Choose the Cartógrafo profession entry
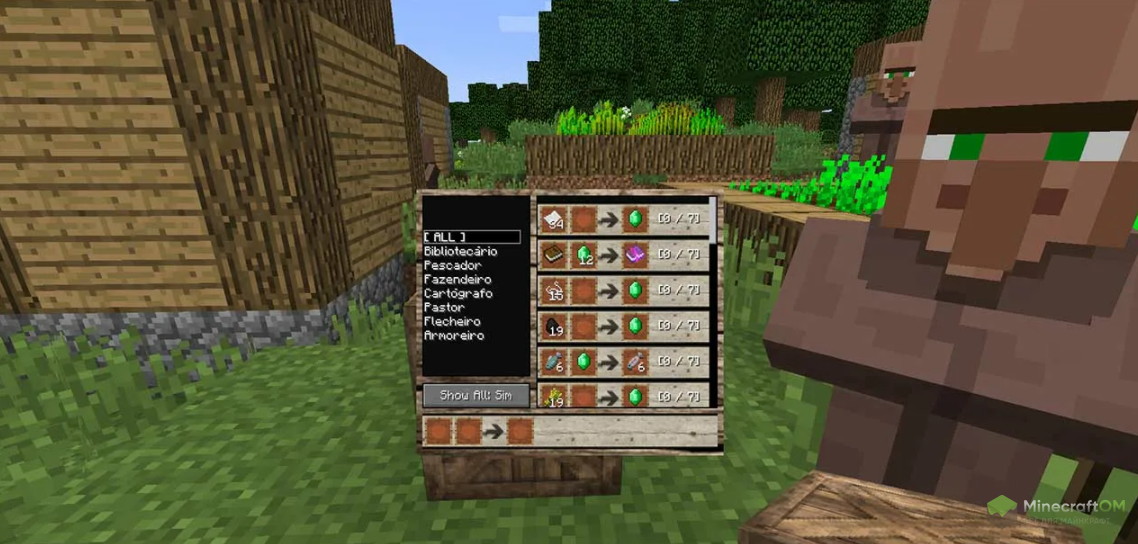1138x544 pixels. [456, 294]
